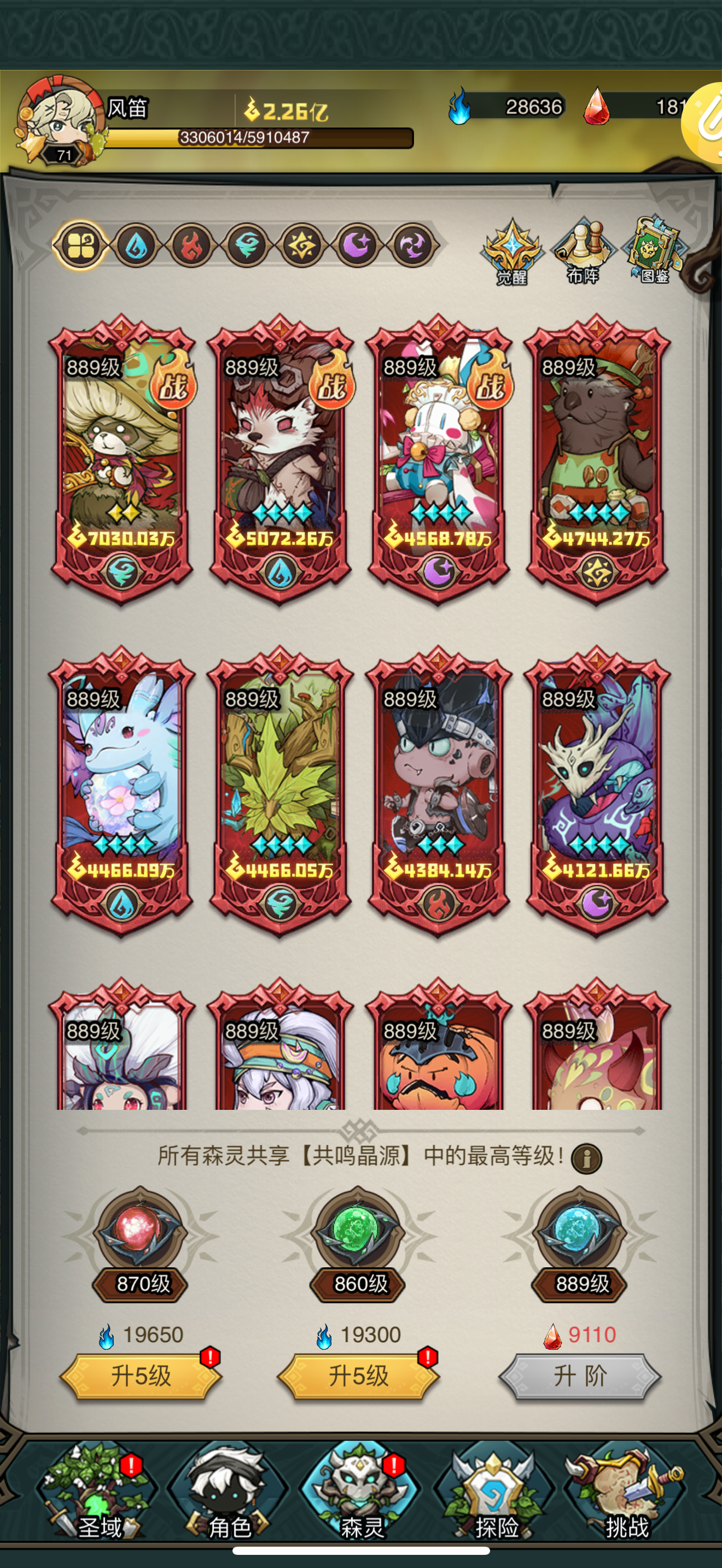722x1568 pixels.
Task: Open the 觉醒 awakening panel
Action: pyautogui.click(x=513, y=249)
